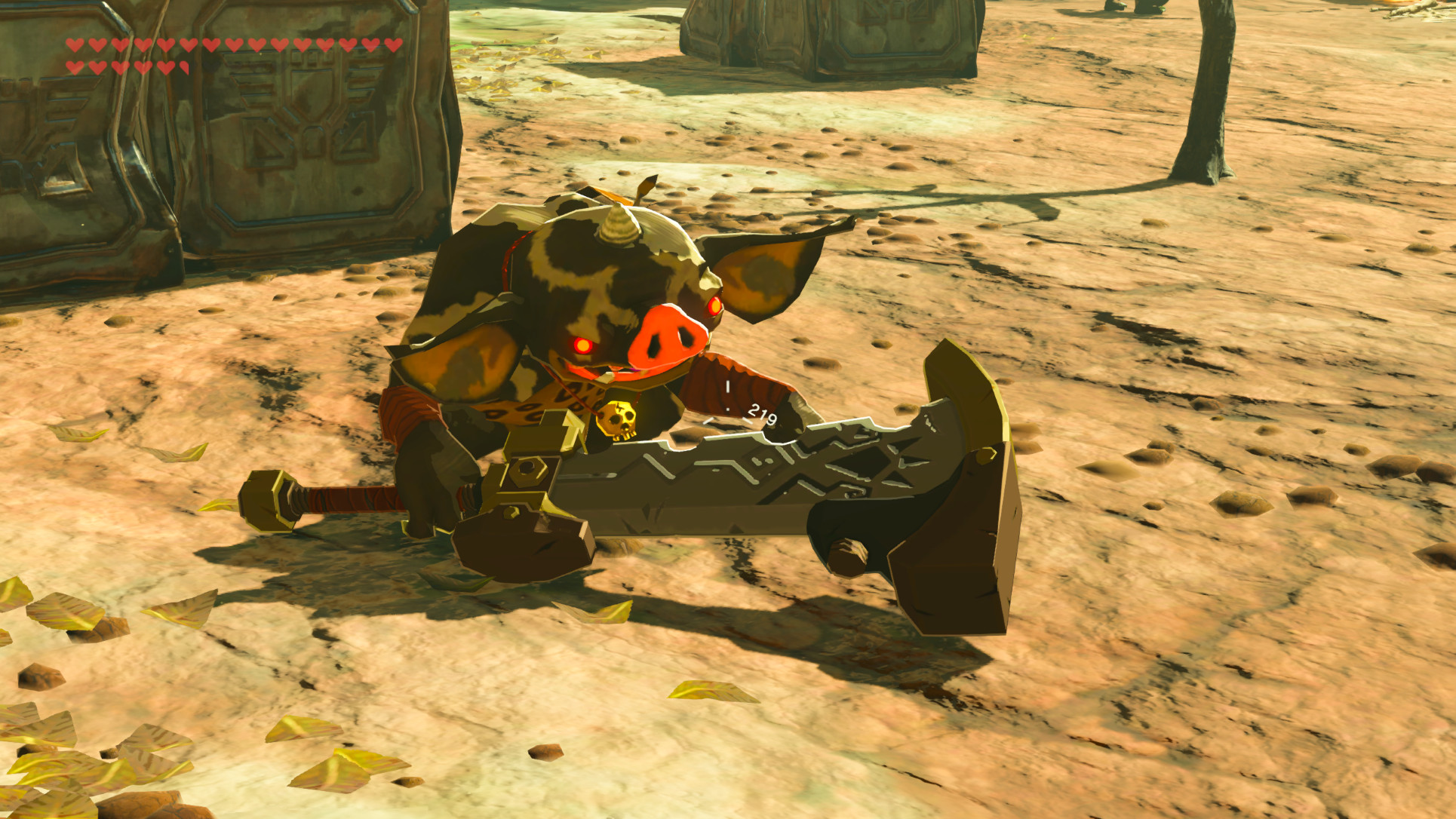Image resolution: width=1456 pixels, height=819 pixels.
Task: Select the tree trunk on the right side
Action: tap(1207, 90)
